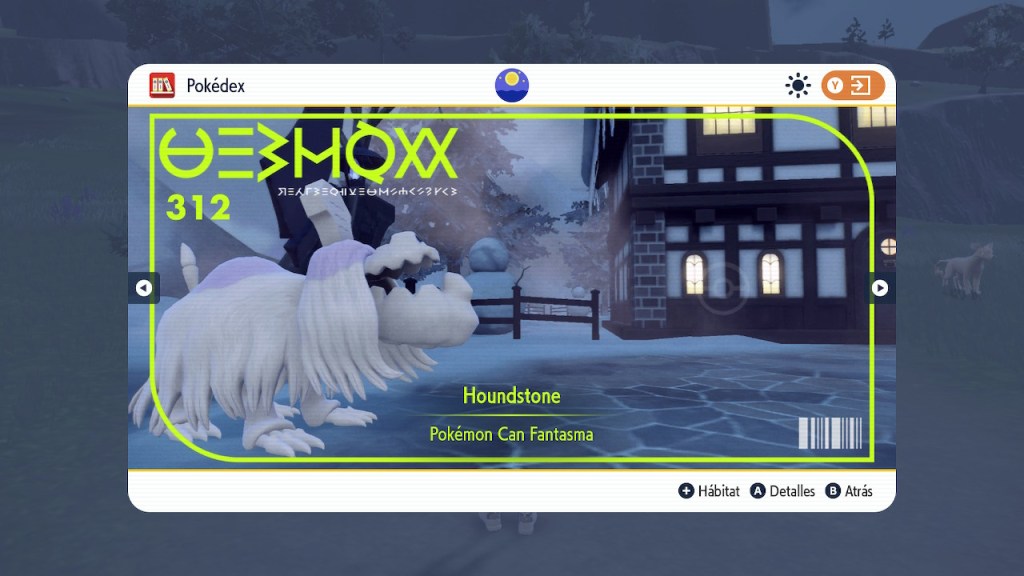The height and width of the screenshot is (576, 1024).
Task: Click the red Pokédex book icon
Action: click(162, 86)
